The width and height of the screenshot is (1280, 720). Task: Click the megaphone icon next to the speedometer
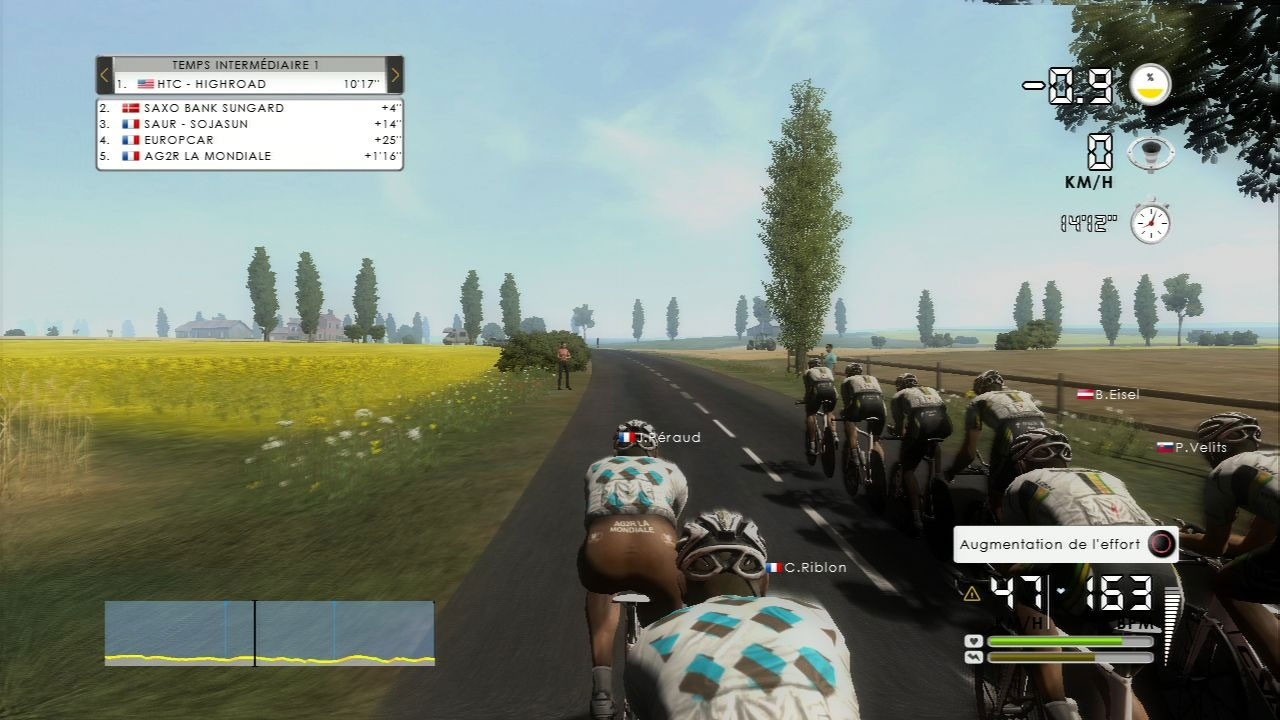[1149, 154]
